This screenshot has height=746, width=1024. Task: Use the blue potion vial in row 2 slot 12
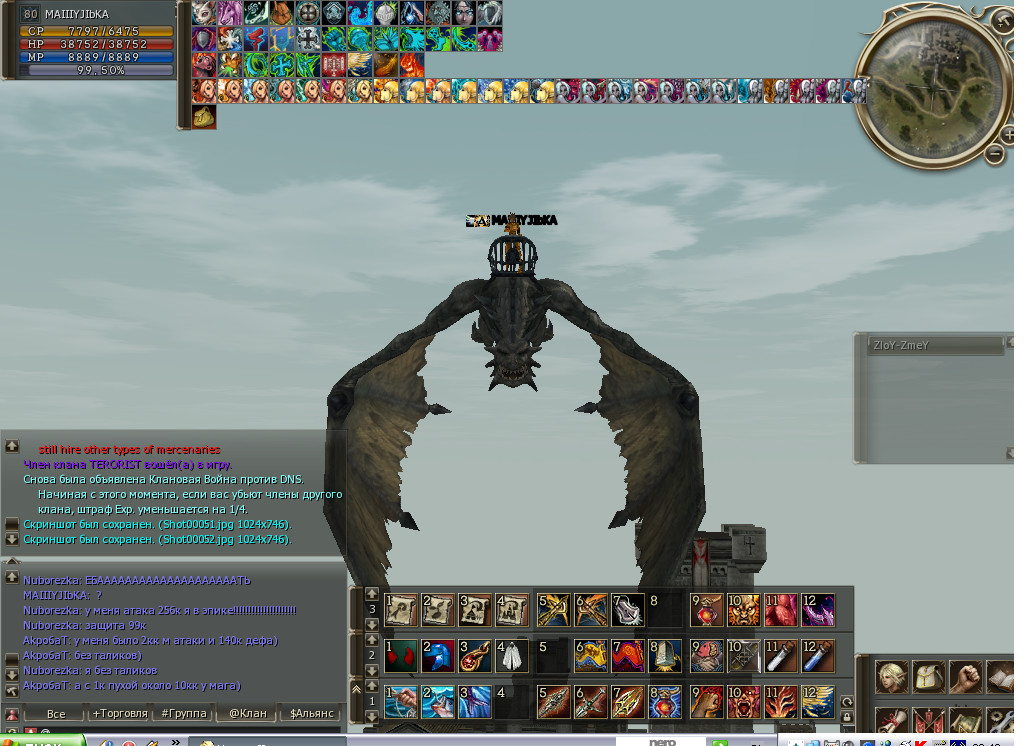pyautogui.click(x=817, y=656)
